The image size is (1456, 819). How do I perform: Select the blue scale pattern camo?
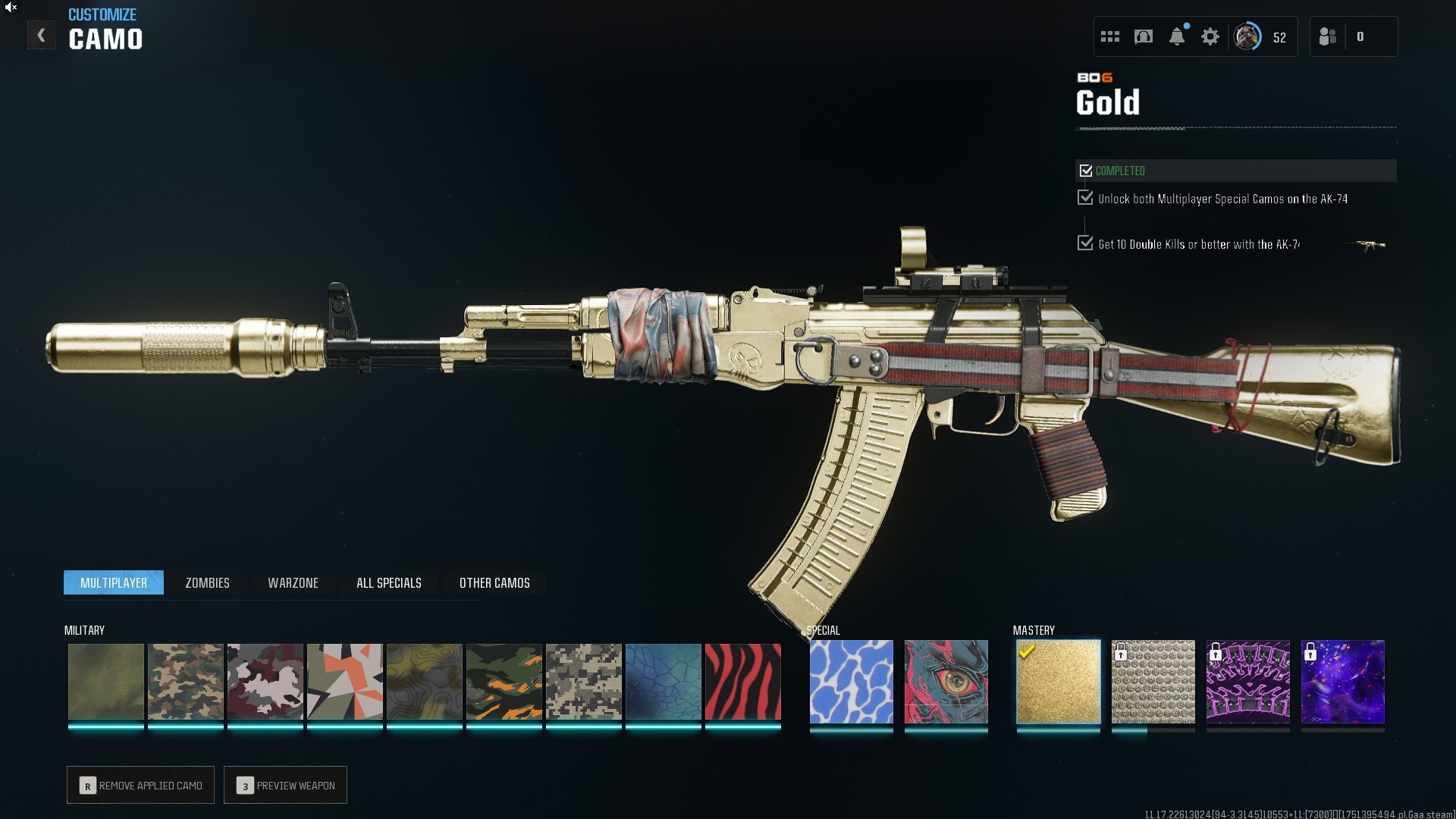point(663,682)
